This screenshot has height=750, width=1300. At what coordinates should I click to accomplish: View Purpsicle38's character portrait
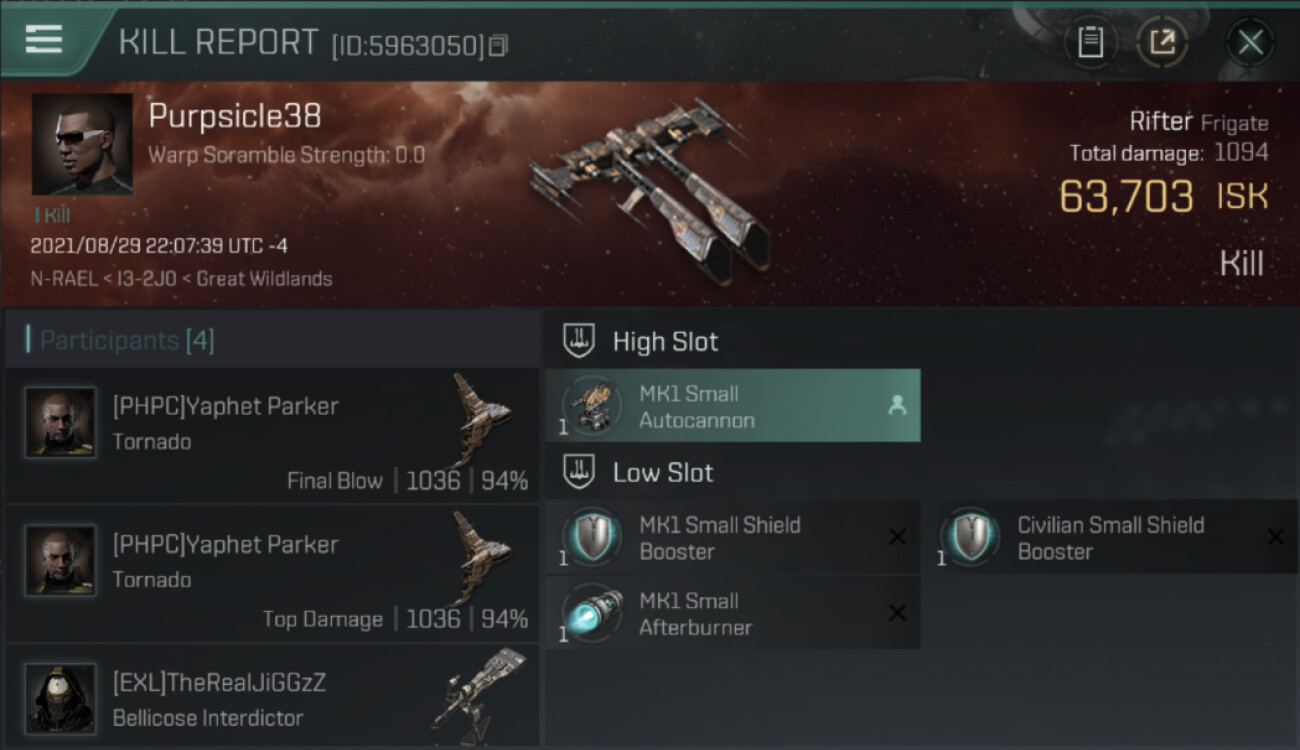coord(82,144)
